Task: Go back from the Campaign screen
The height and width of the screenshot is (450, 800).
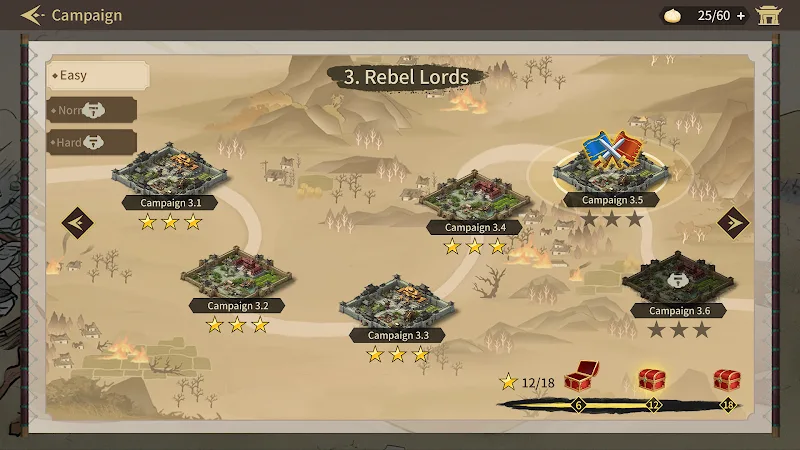Action: [33, 15]
